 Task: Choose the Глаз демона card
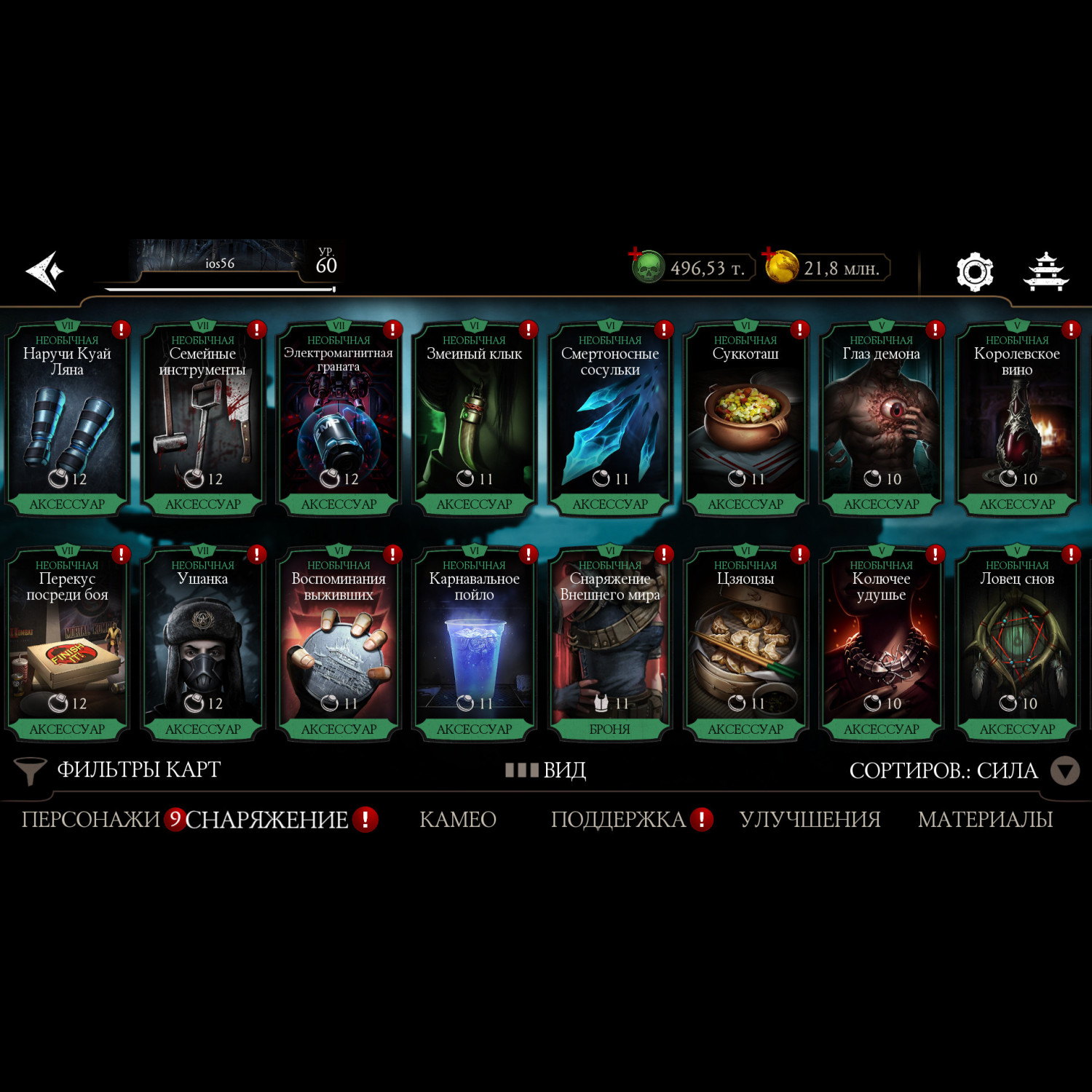tap(881, 419)
